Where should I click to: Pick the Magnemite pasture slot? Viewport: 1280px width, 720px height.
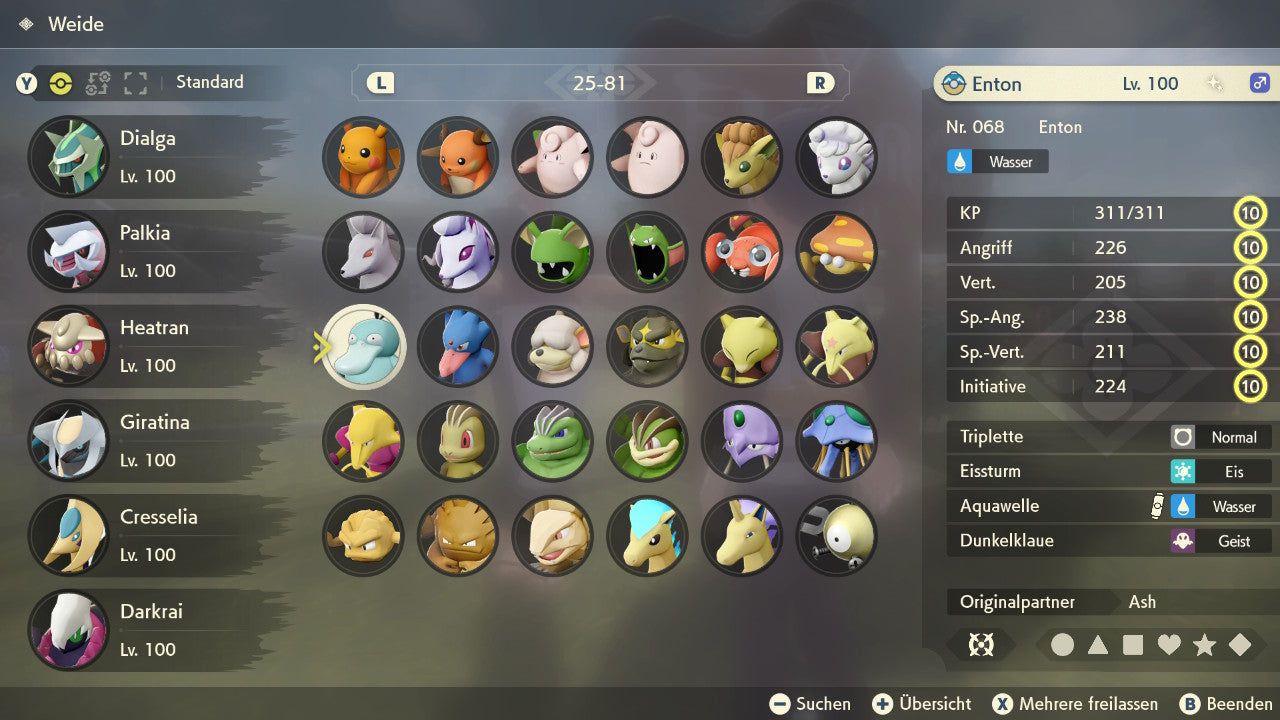click(836, 535)
